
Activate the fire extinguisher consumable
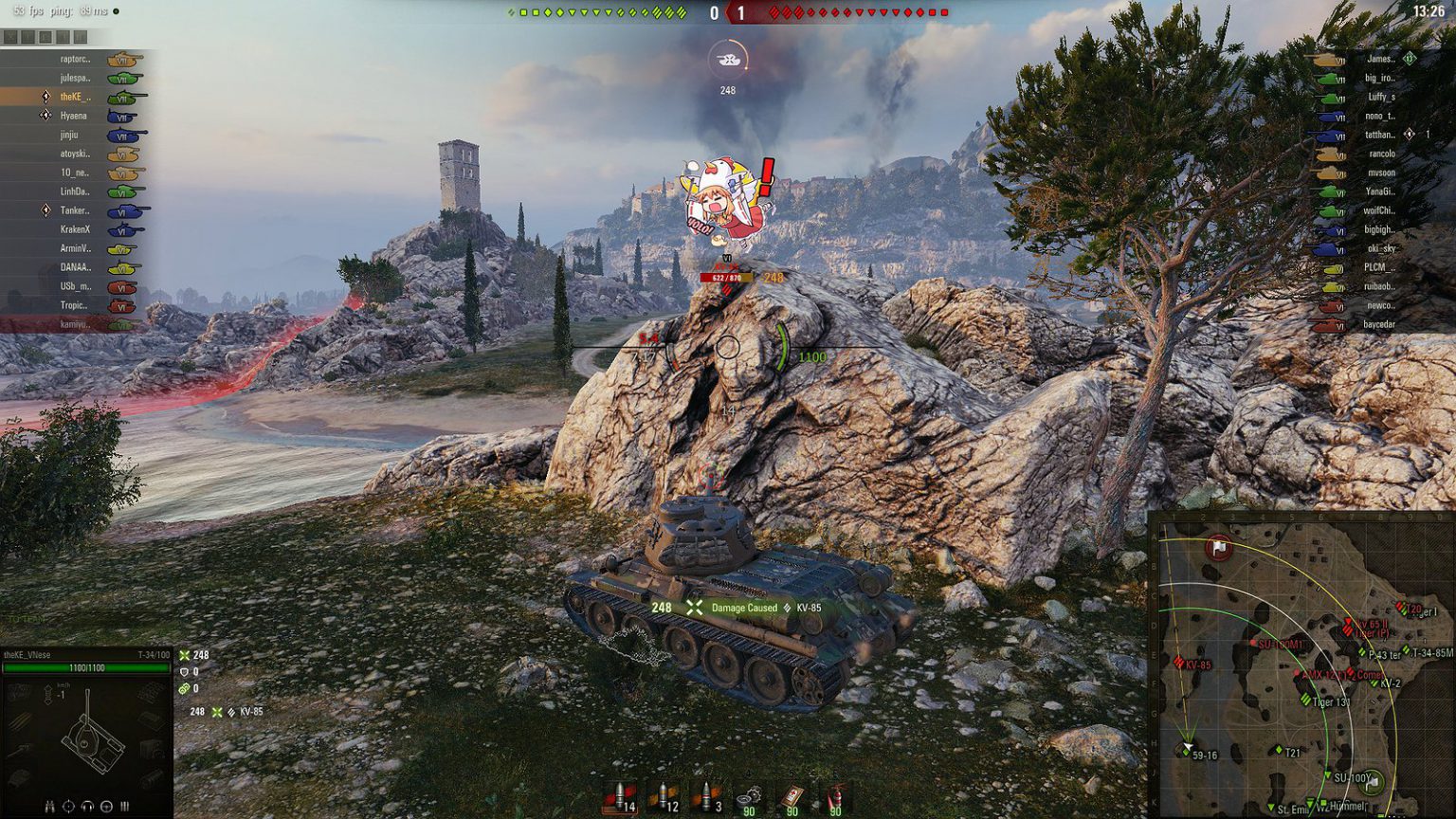click(x=834, y=798)
